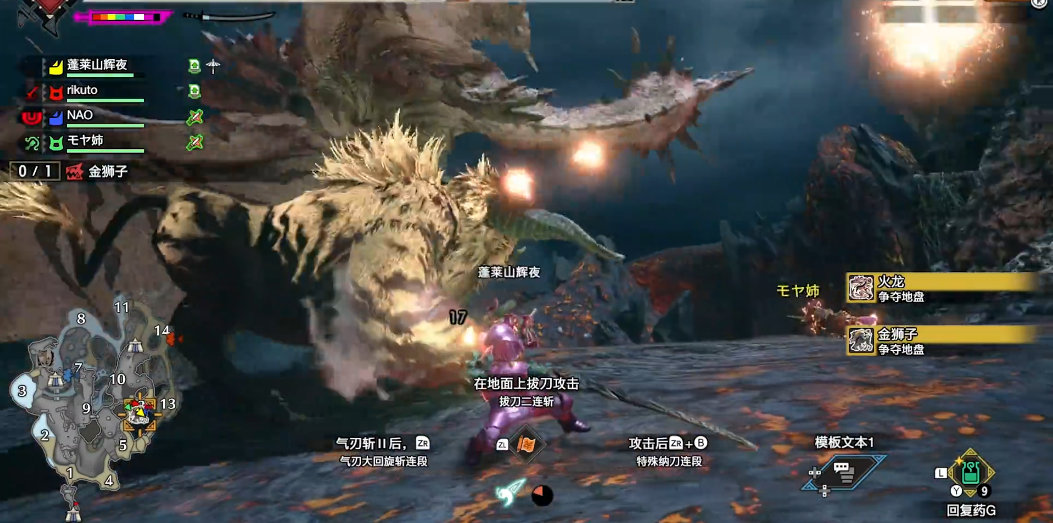Click party member モヤ姉's row
The image size is (1053, 523).
(85, 141)
